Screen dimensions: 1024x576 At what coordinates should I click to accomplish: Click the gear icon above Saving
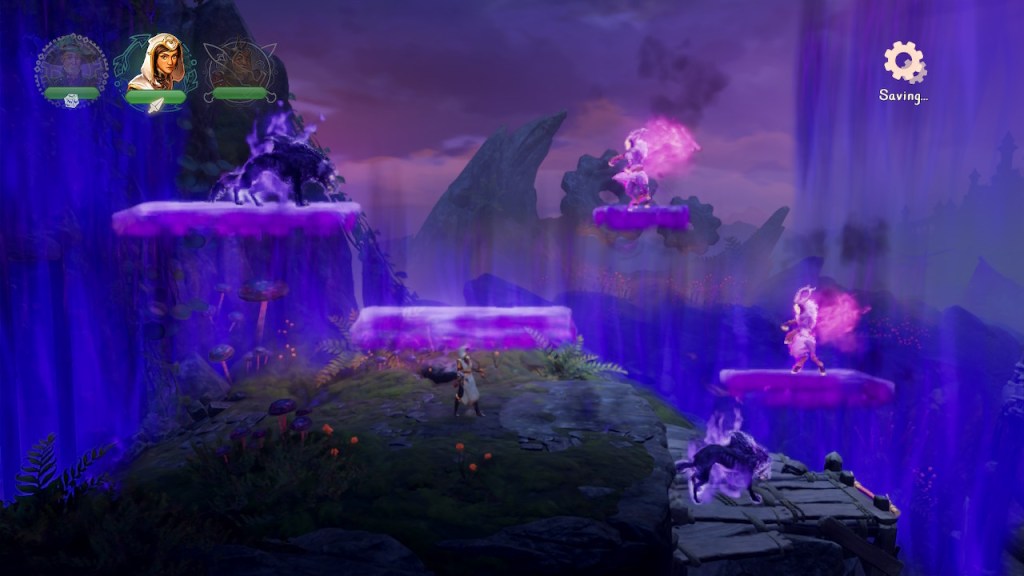904,62
